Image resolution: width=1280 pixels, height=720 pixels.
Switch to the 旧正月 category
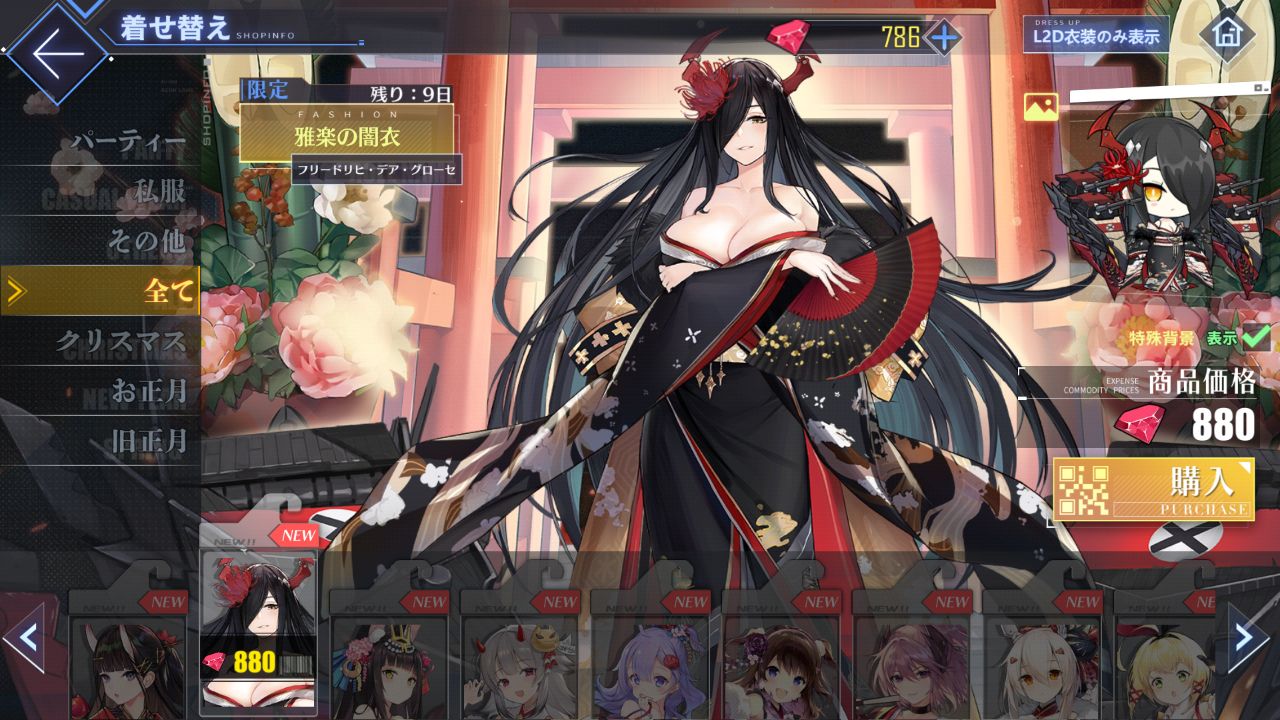tap(148, 440)
